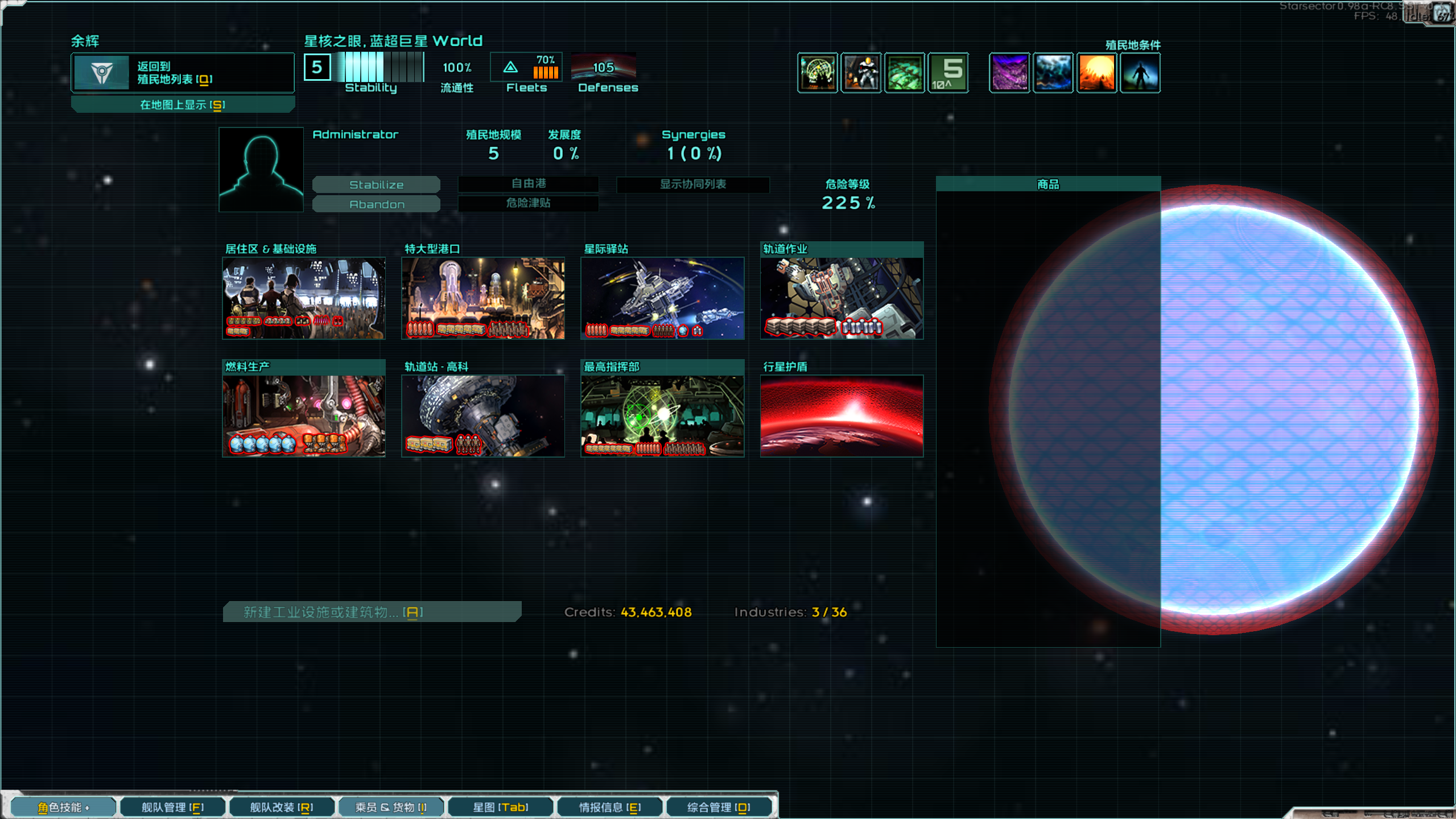1456x819 pixels.
Task: Open the 最高指挥部 high command tile
Action: [662, 415]
